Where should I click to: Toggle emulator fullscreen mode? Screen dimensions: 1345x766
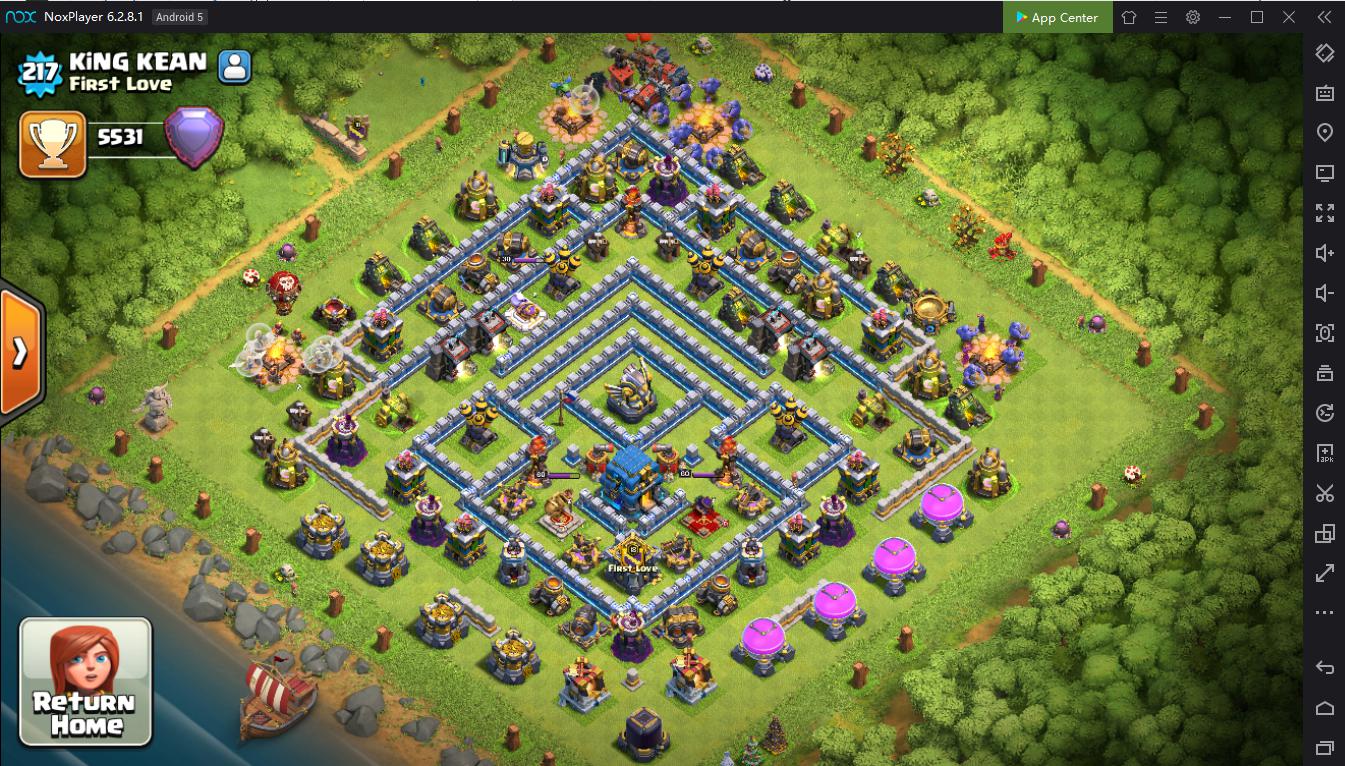coord(1325,213)
